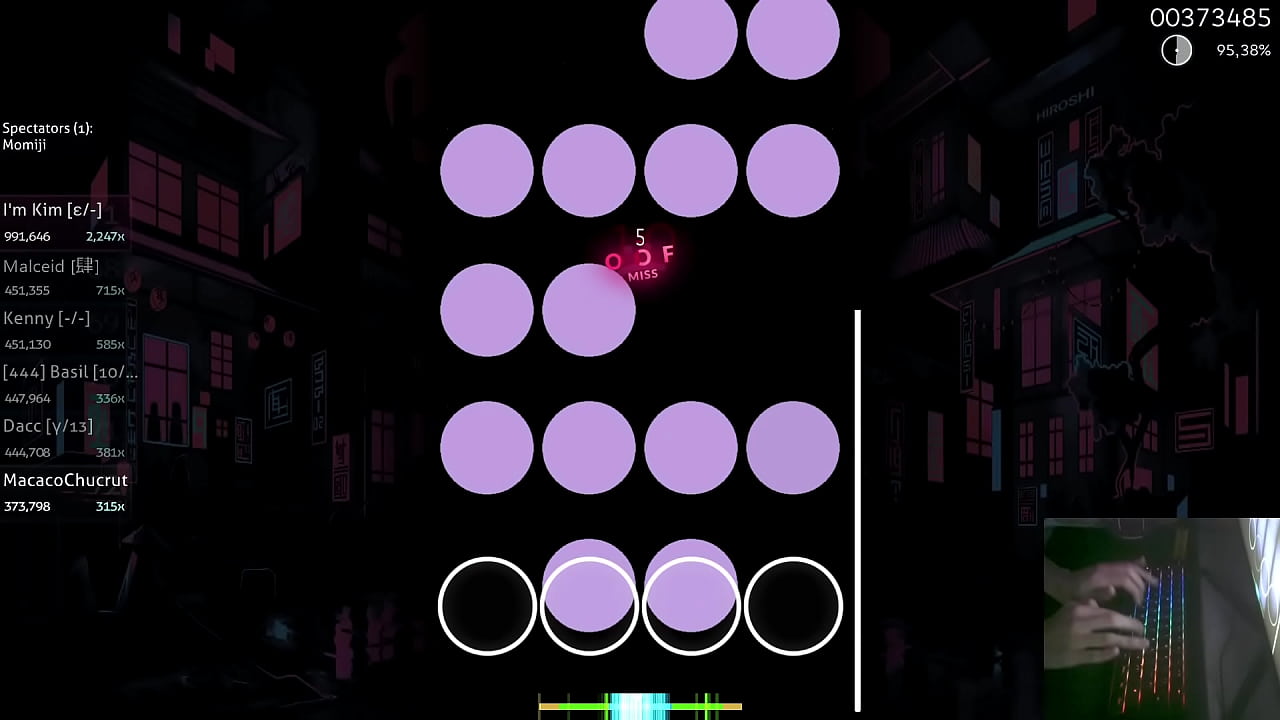
Task: Toggle the health bar on the right
Action: click(x=858, y=500)
